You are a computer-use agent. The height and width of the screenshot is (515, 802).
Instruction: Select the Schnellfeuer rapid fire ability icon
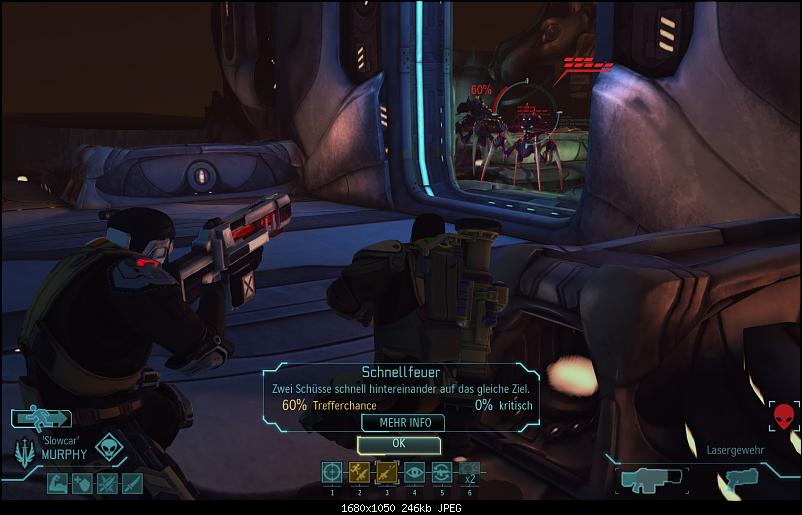pos(386,473)
